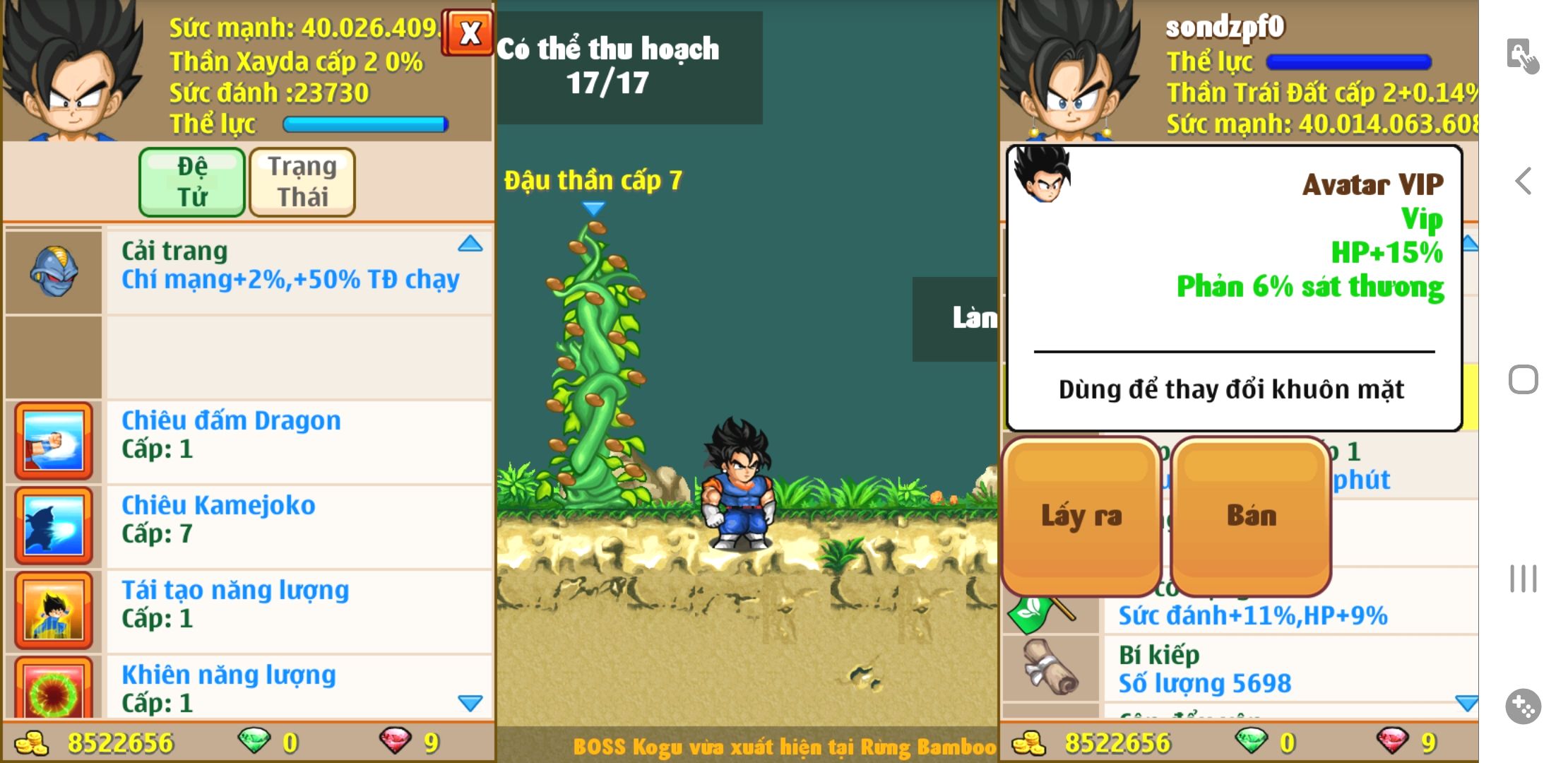The image size is (1568, 763).
Task: Switch to the Đệ Tử tab
Action: [192, 182]
